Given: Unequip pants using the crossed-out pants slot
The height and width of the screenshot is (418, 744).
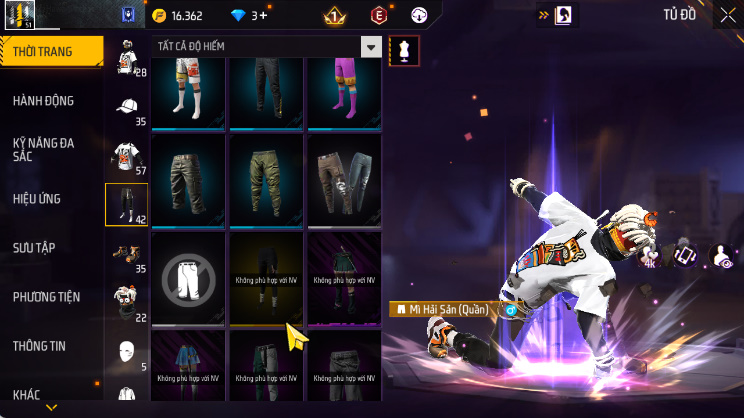Looking at the screenshot, I should coord(187,278).
